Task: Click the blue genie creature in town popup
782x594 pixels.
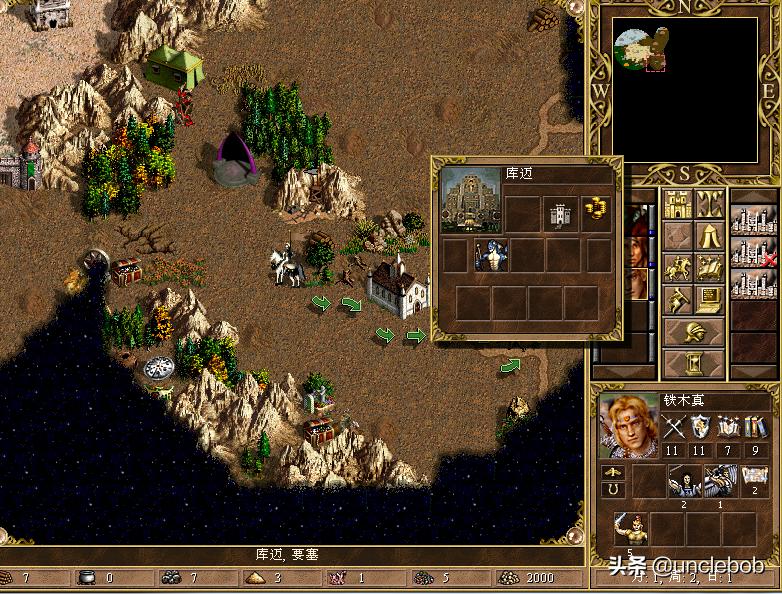Action: tap(491, 255)
